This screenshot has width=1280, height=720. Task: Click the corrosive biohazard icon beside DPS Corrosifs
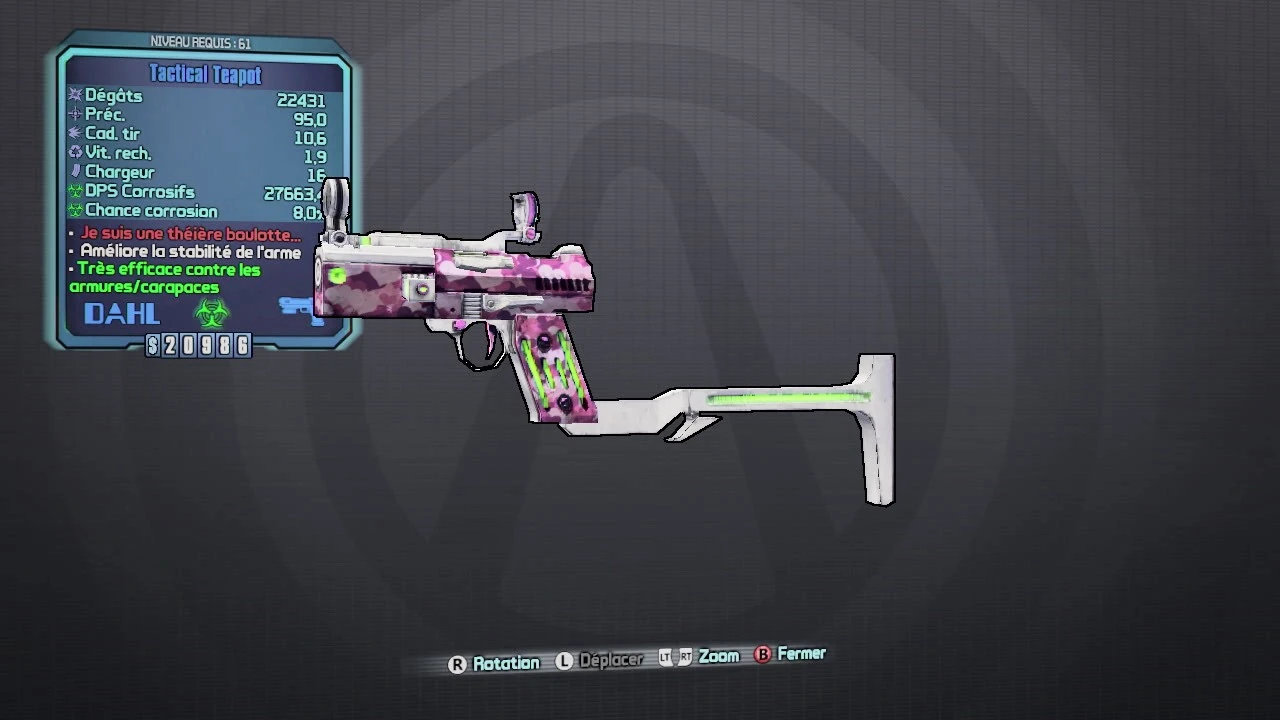pyautogui.click(x=74, y=191)
